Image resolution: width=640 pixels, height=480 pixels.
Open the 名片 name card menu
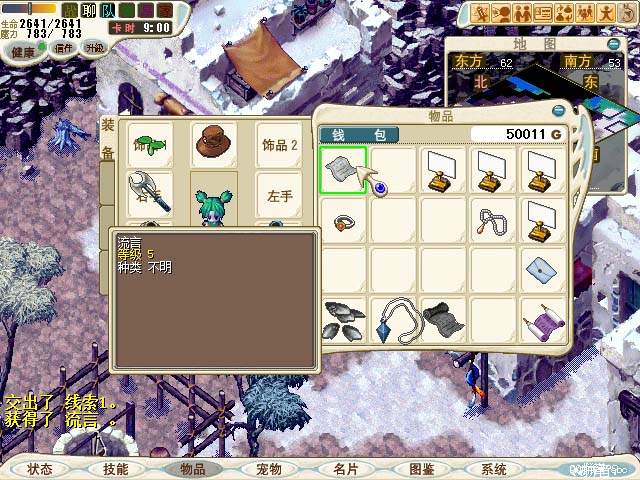pyautogui.click(x=345, y=469)
